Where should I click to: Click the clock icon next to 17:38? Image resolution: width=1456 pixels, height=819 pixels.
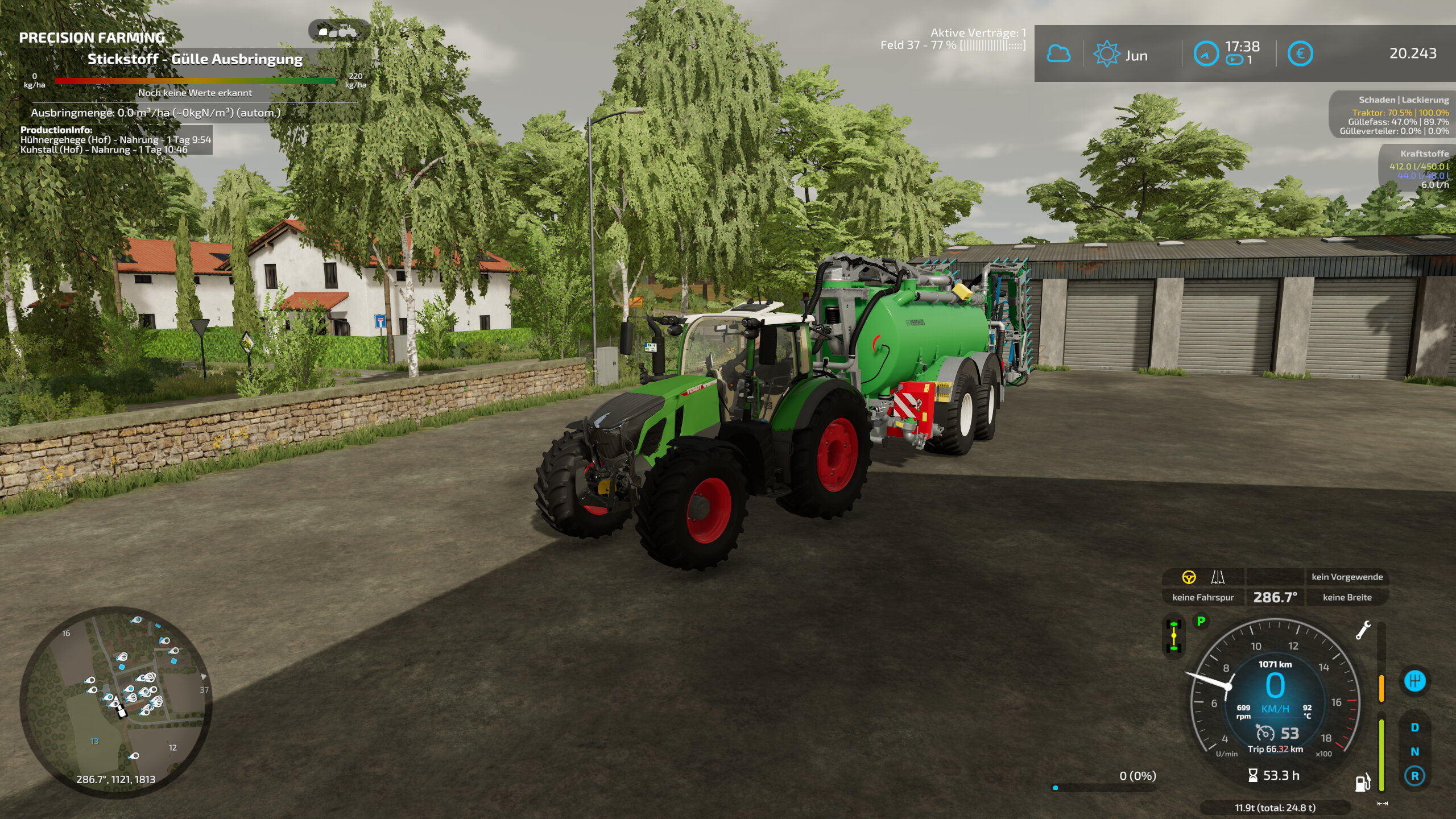point(1205,55)
